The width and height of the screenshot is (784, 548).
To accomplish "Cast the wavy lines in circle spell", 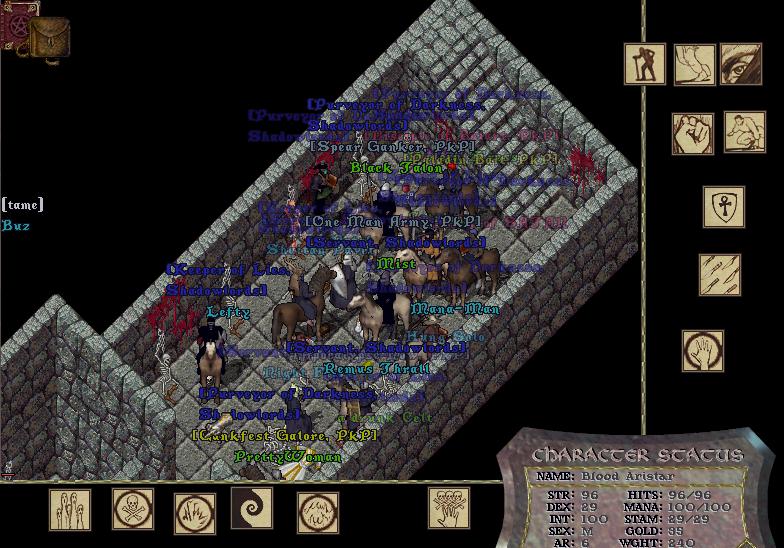I will (x=318, y=512).
